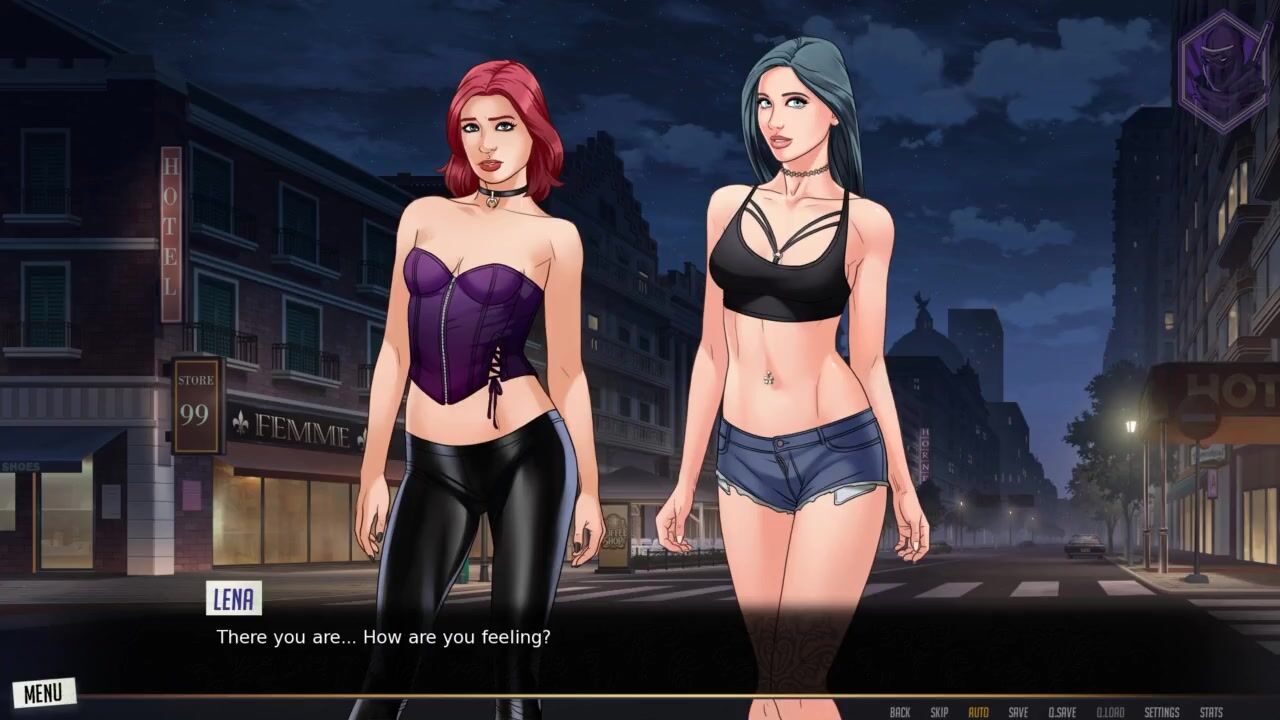Quick save with Q.Save
Viewport: 1280px width, 720px height.
1062,712
